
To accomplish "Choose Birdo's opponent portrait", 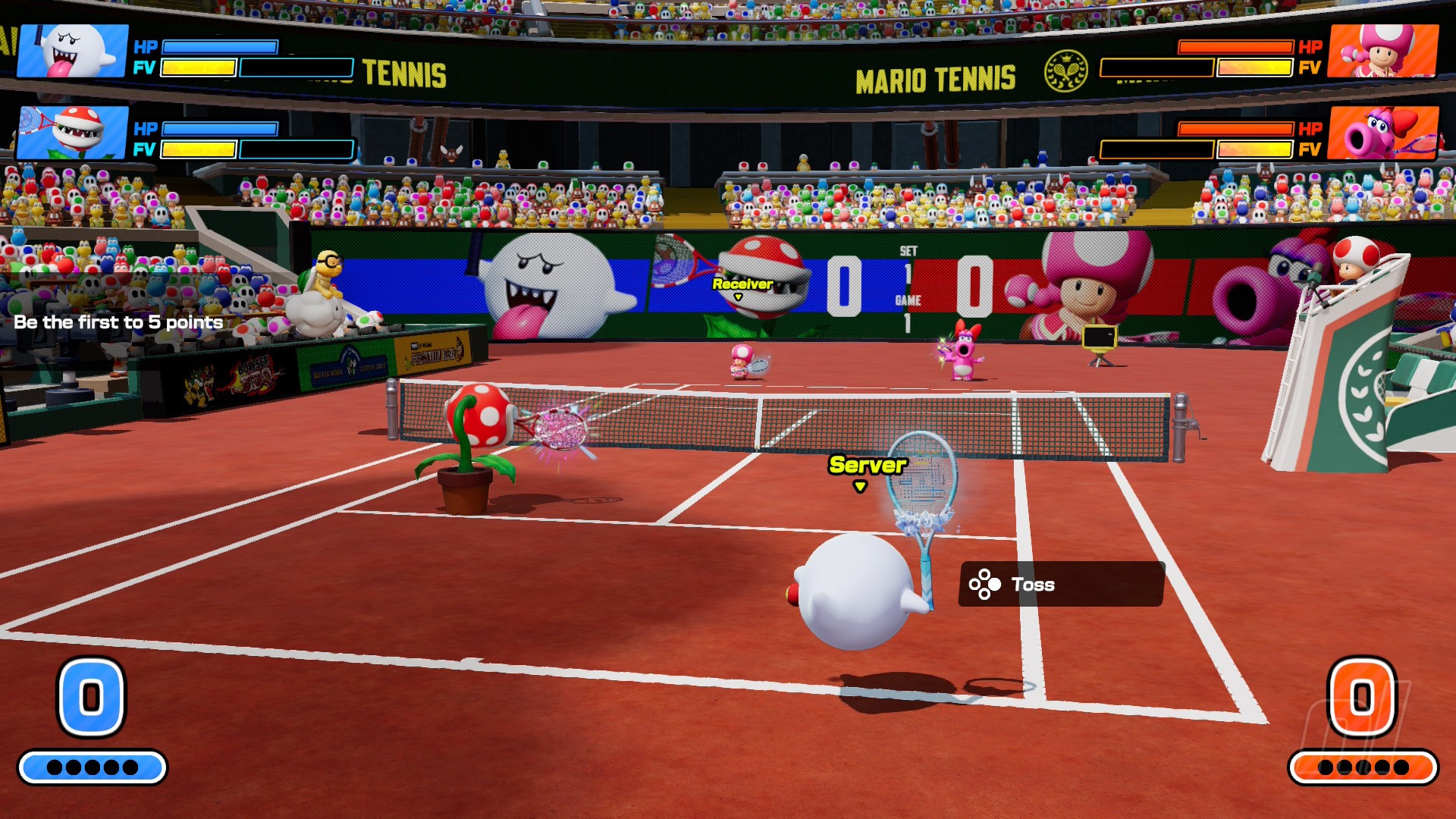I will pyautogui.click(x=1383, y=133).
